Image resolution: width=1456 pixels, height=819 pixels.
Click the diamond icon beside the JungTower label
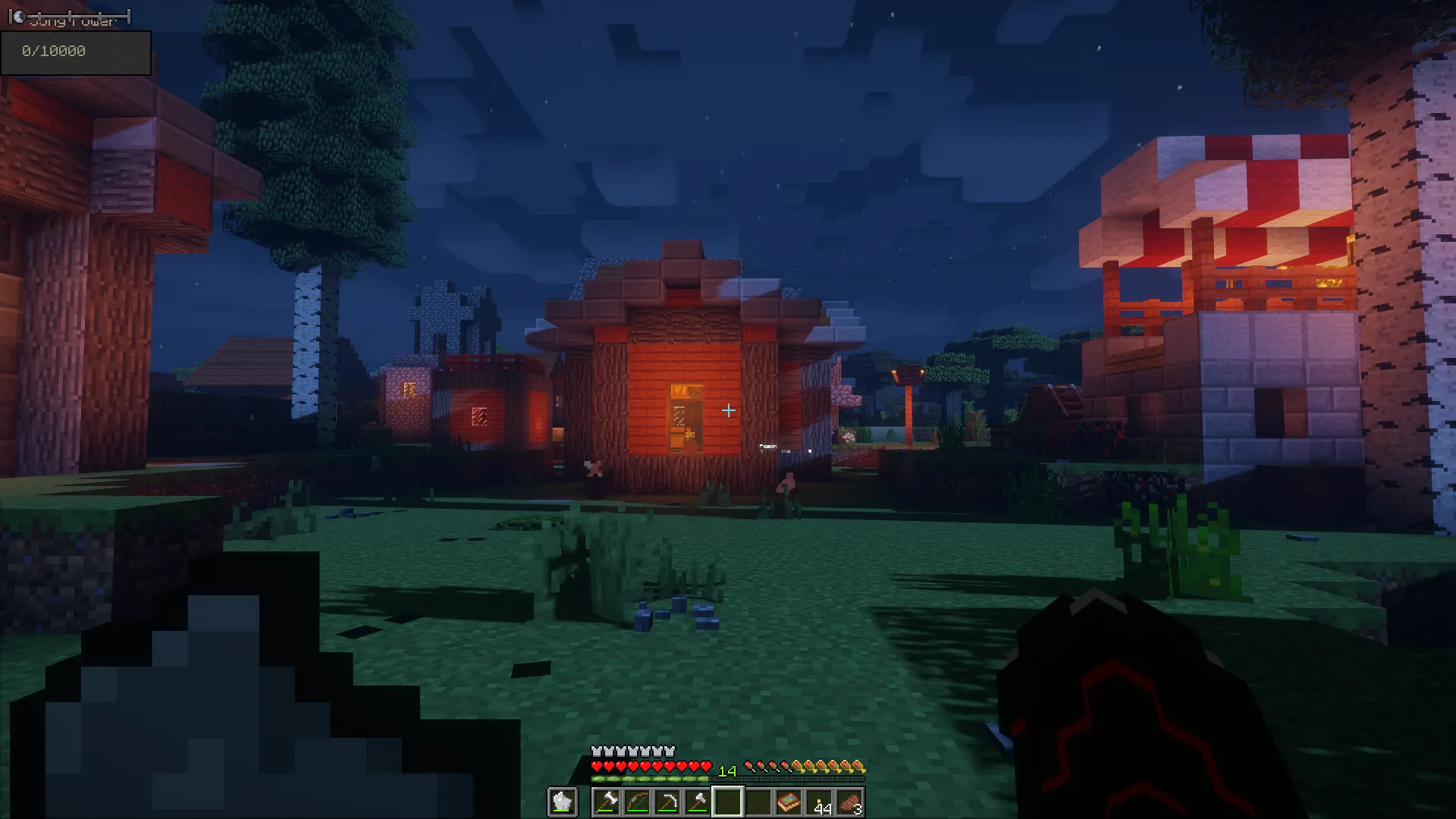[x=19, y=14]
